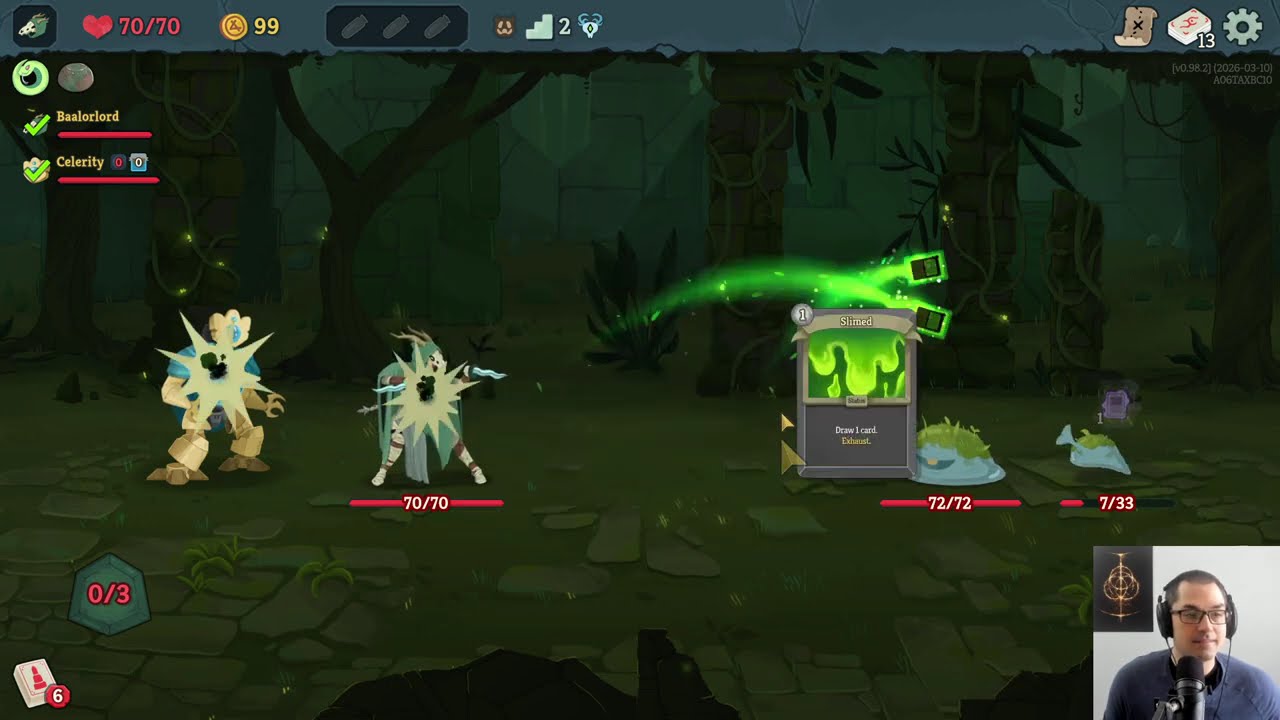Select the Baalorlord player entry
The image size is (1280, 720).
coord(87,117)
